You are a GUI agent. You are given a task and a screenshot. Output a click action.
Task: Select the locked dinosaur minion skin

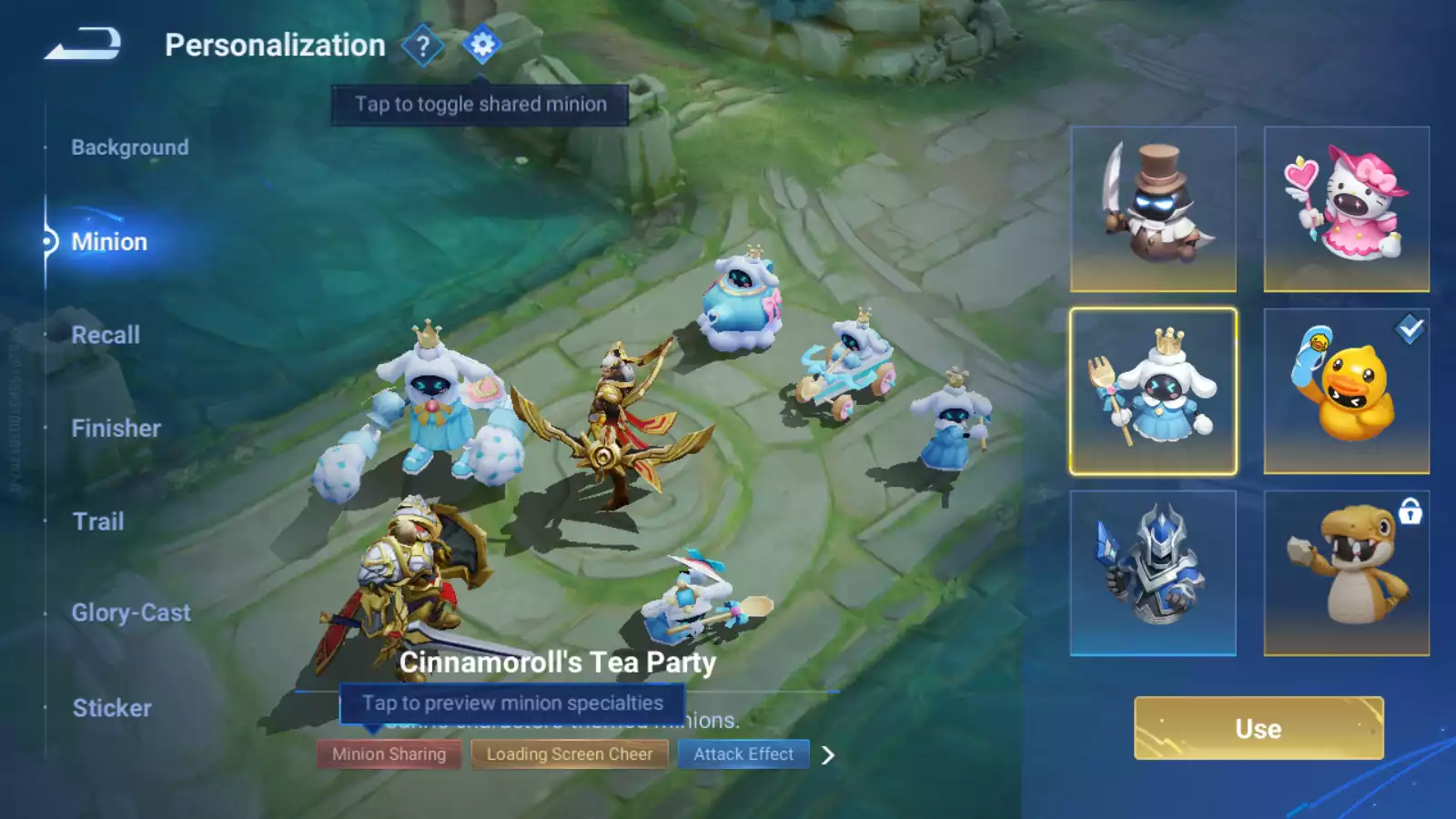(x=1346, y=573)
